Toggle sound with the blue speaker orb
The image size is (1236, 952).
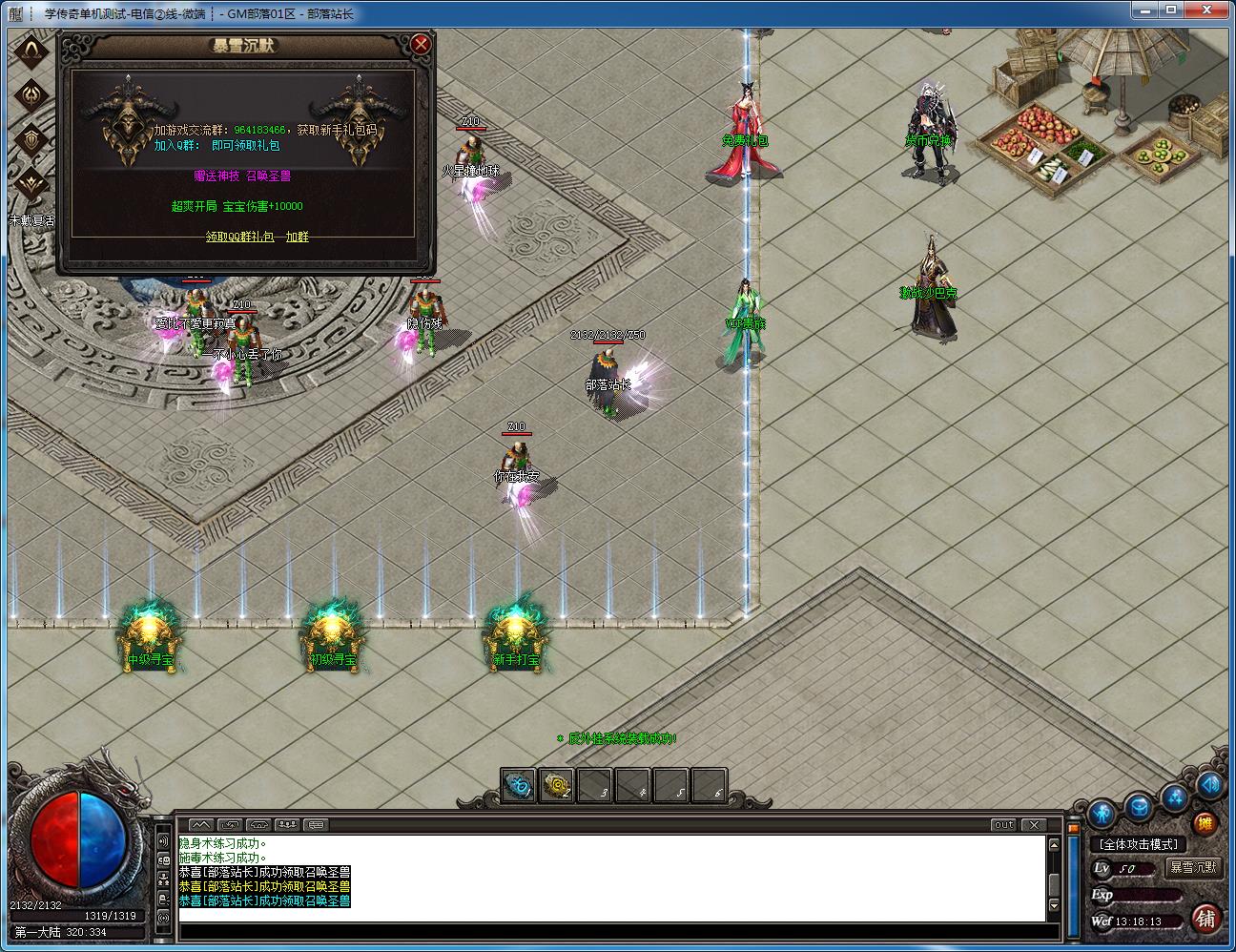click(1210, 785)
